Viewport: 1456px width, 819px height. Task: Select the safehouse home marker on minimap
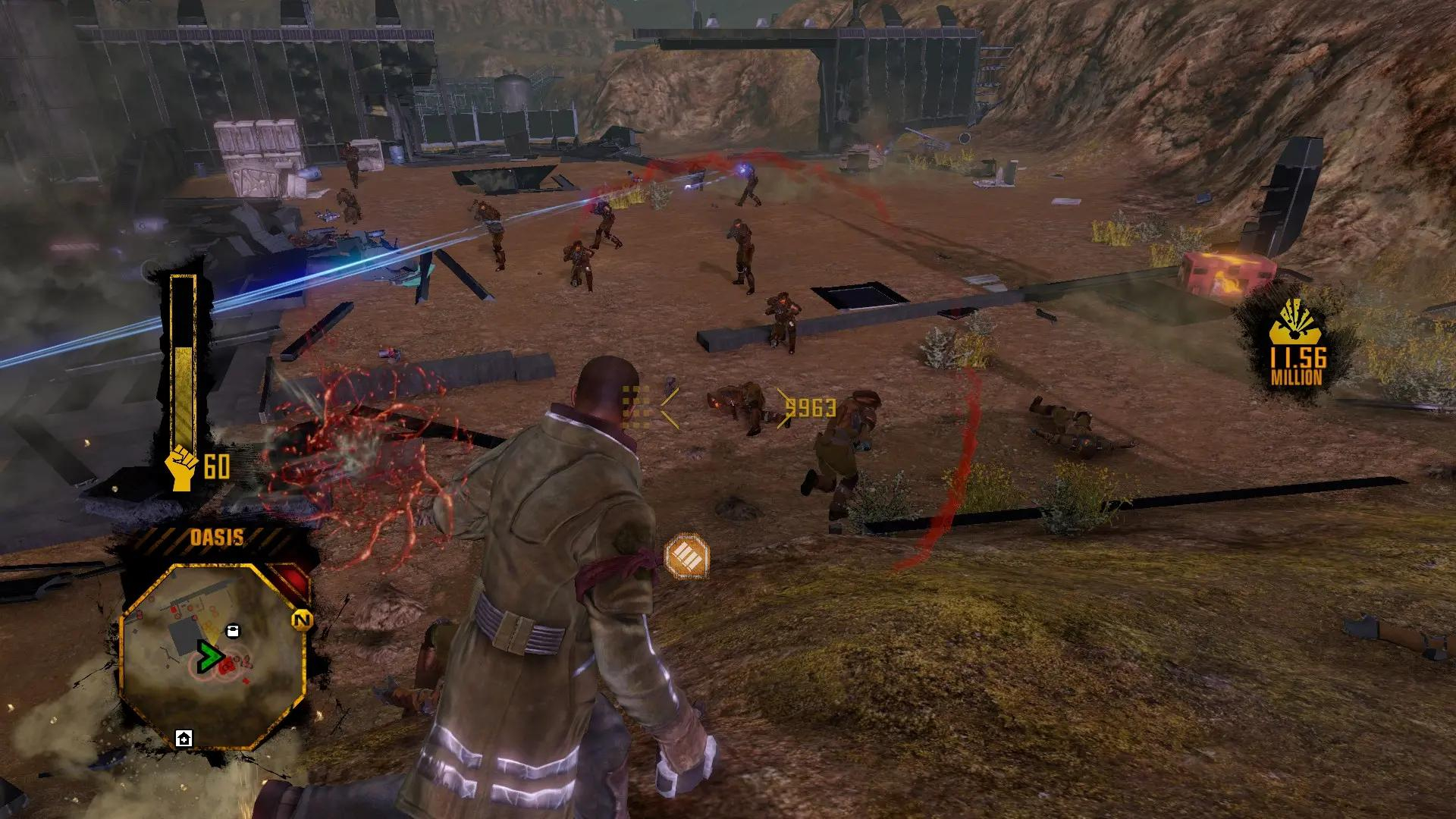click(x=184, y=738)
